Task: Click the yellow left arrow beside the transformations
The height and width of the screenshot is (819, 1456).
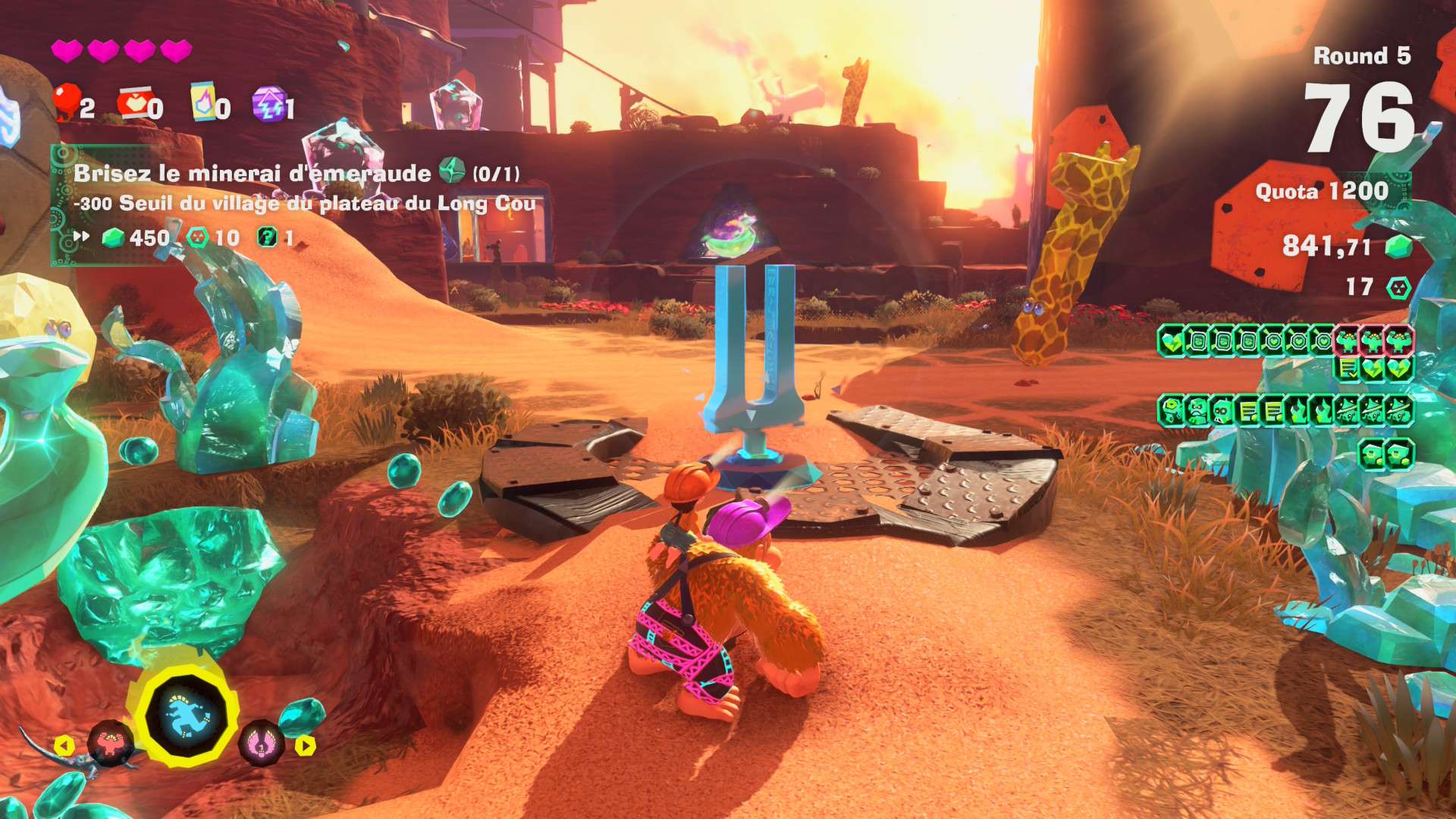Action: 64,745
